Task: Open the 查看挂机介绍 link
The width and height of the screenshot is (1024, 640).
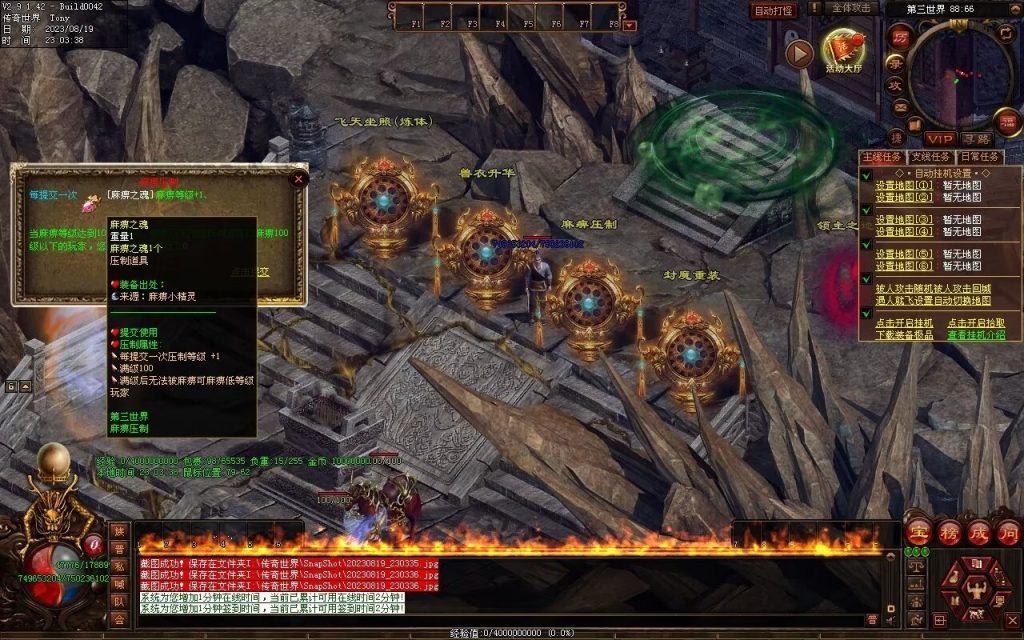Action: click(977, 336)
